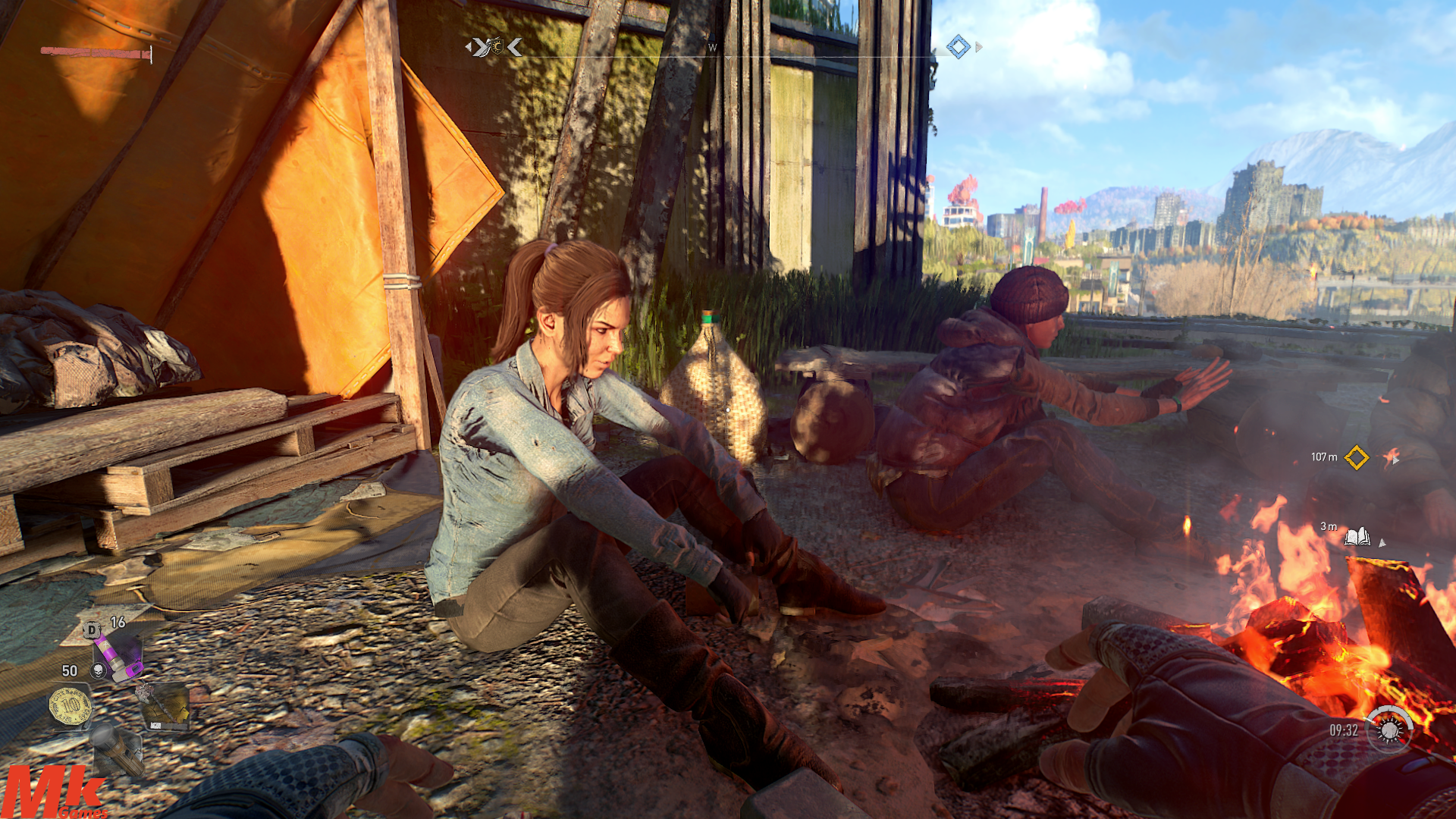Click the blue diamond compass marker
1456x819 pixels.
click(x=958, y=47)
